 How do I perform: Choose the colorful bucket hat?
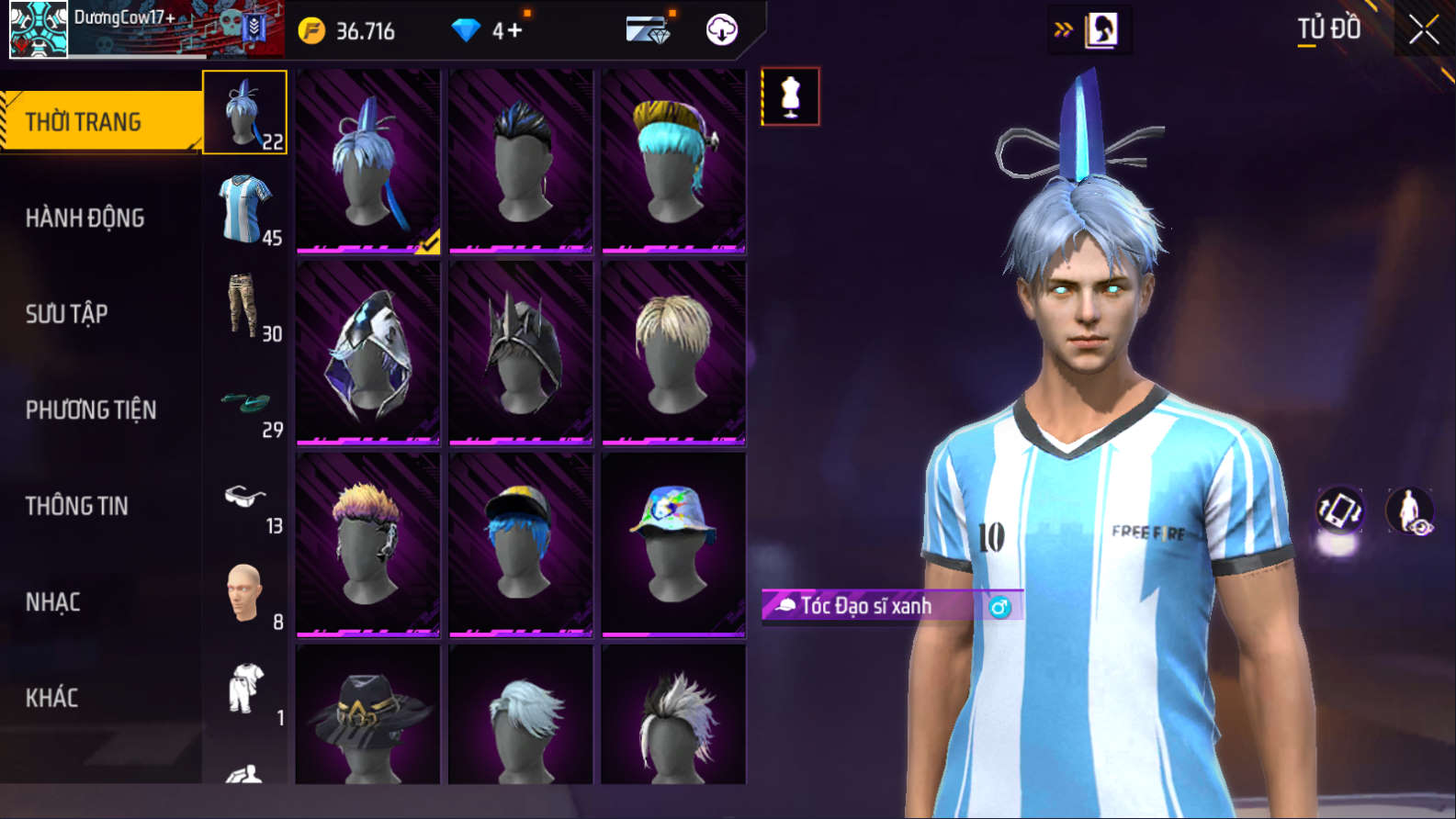673,544
